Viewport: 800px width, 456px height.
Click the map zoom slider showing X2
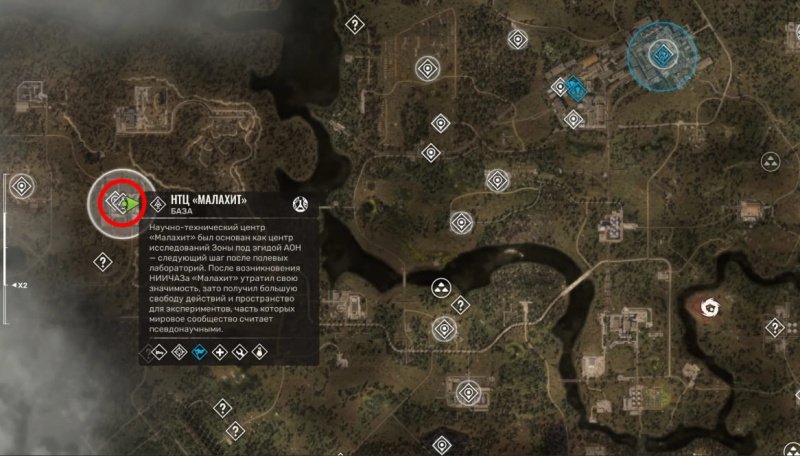pos(7,285)
